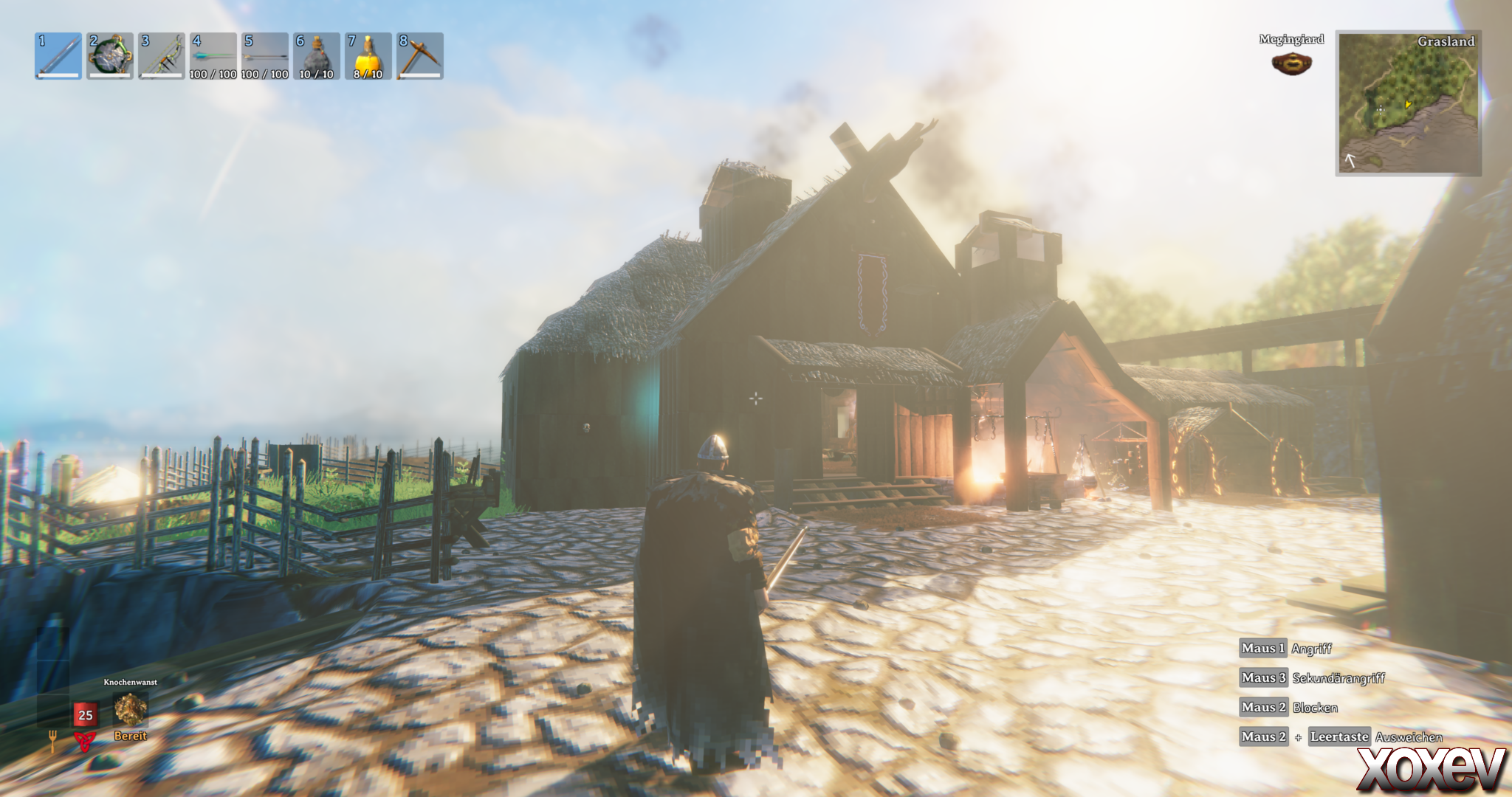This screenshot has width=1512, height=797.
Task: Equip the pickaxe in hotbar slot 8
Action: 420,56
